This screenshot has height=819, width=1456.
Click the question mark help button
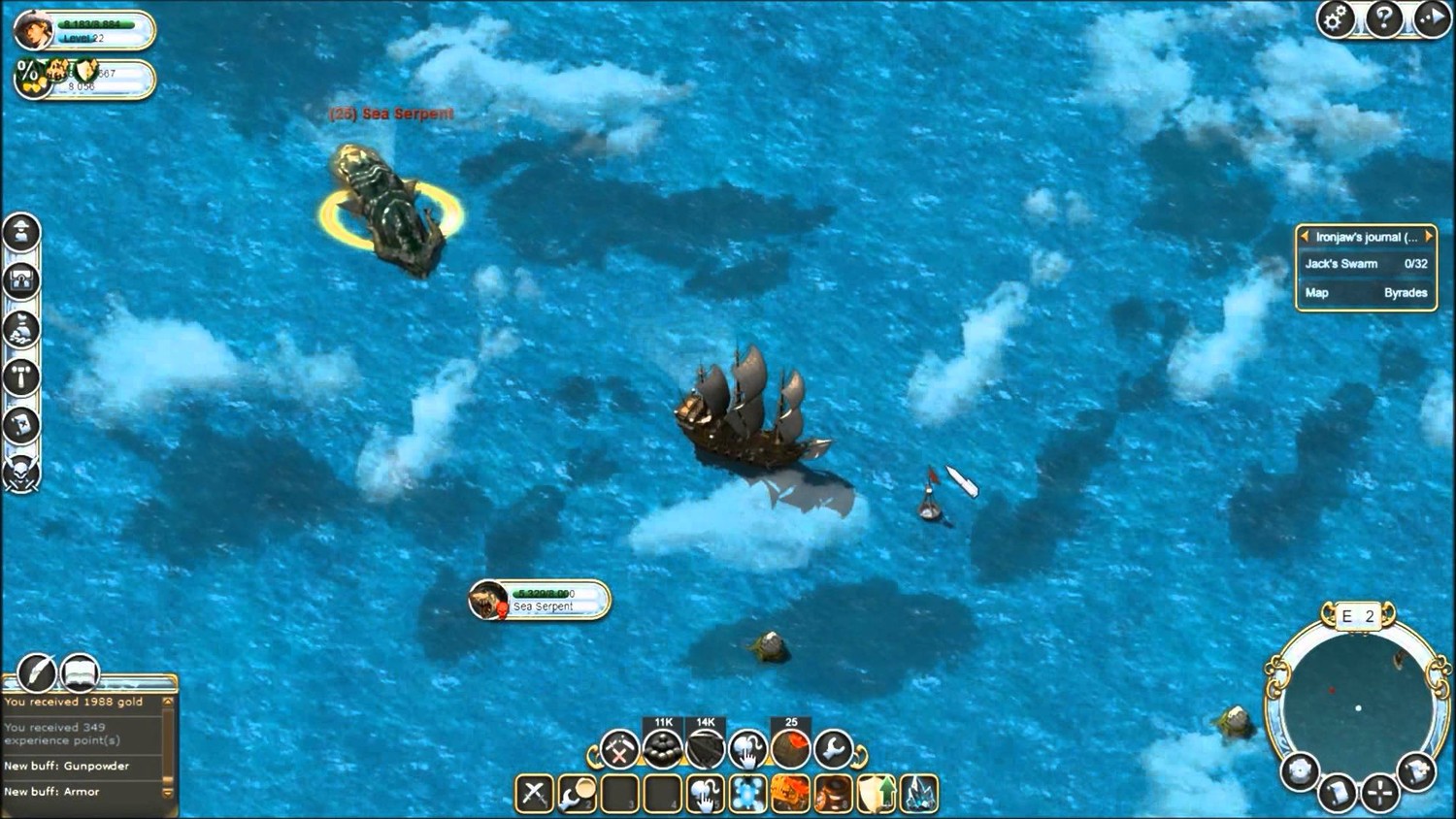pos(1384,18)
